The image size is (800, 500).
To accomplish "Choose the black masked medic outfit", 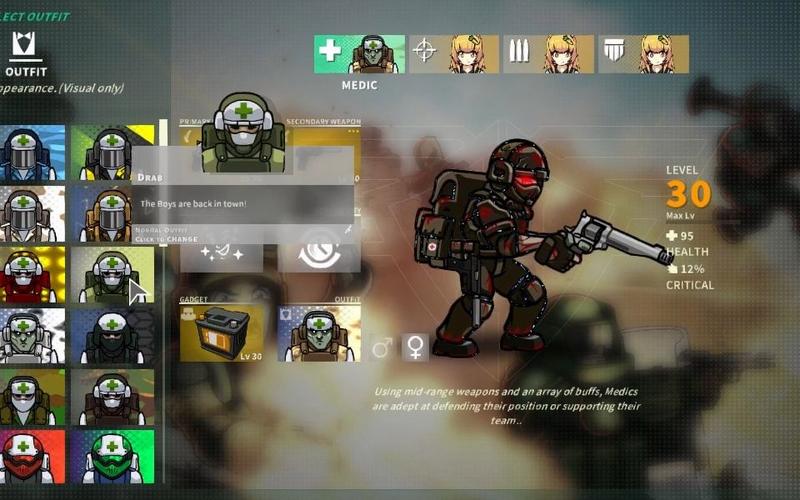I will [112, 335].
